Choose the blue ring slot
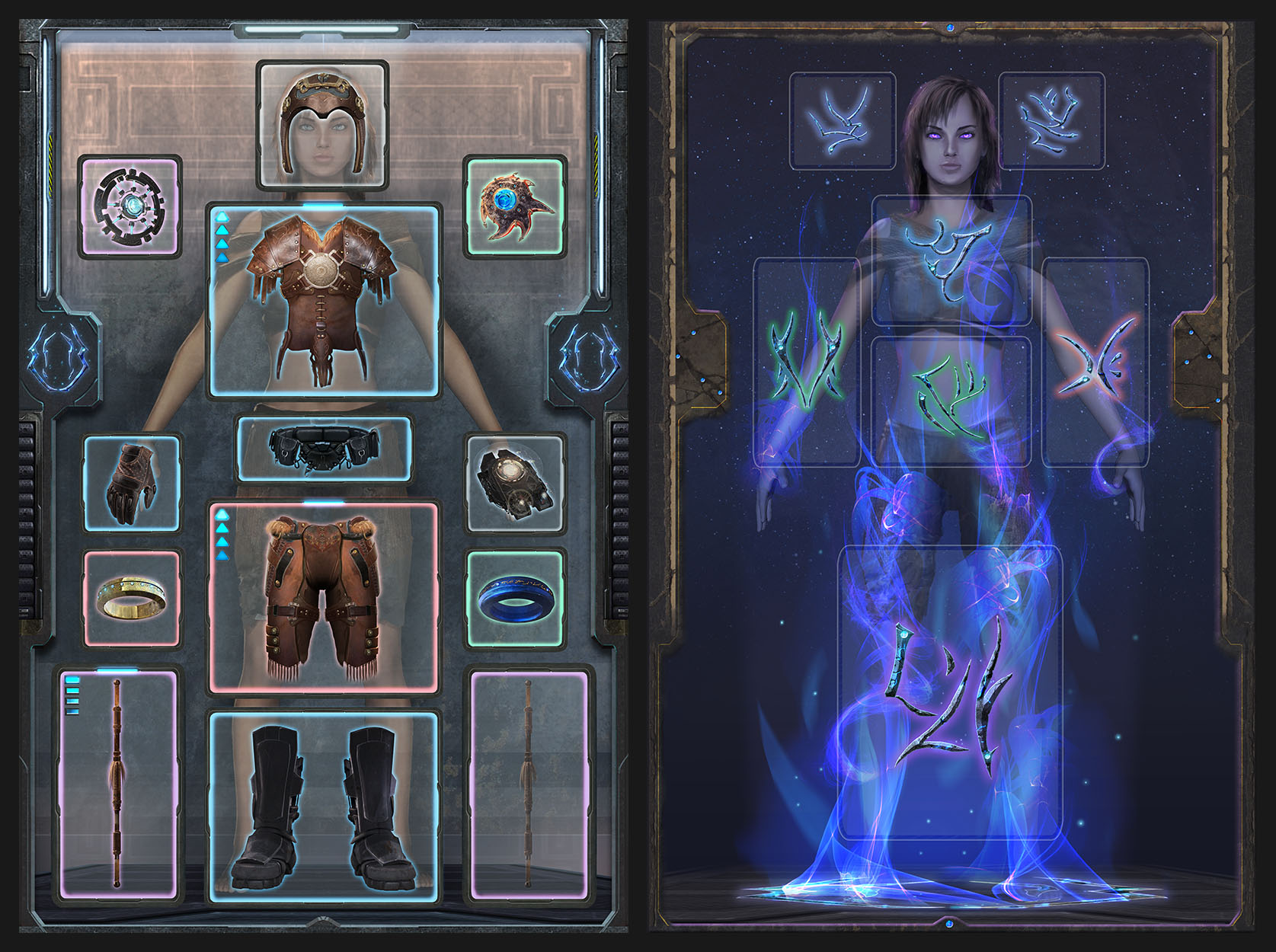 pyautogui.click(x=514, y=599)
